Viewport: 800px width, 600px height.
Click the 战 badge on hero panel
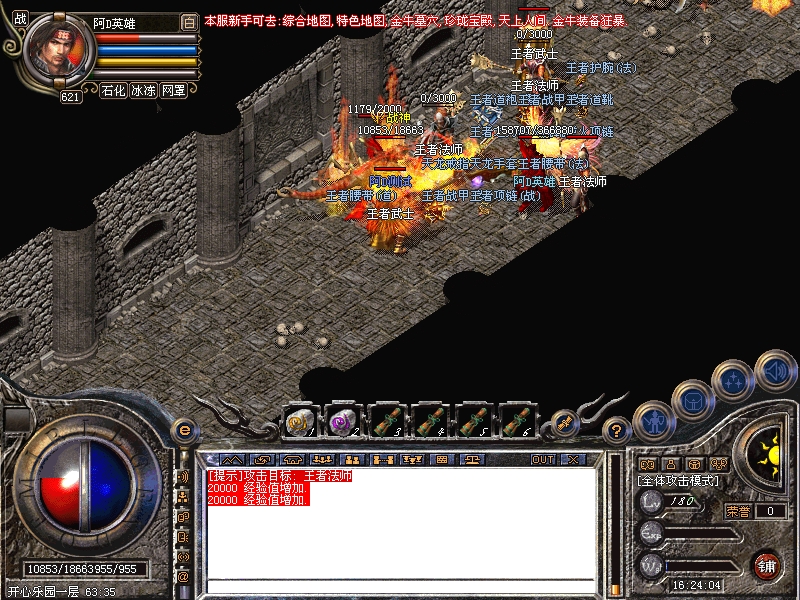click(x=20, y=18)
